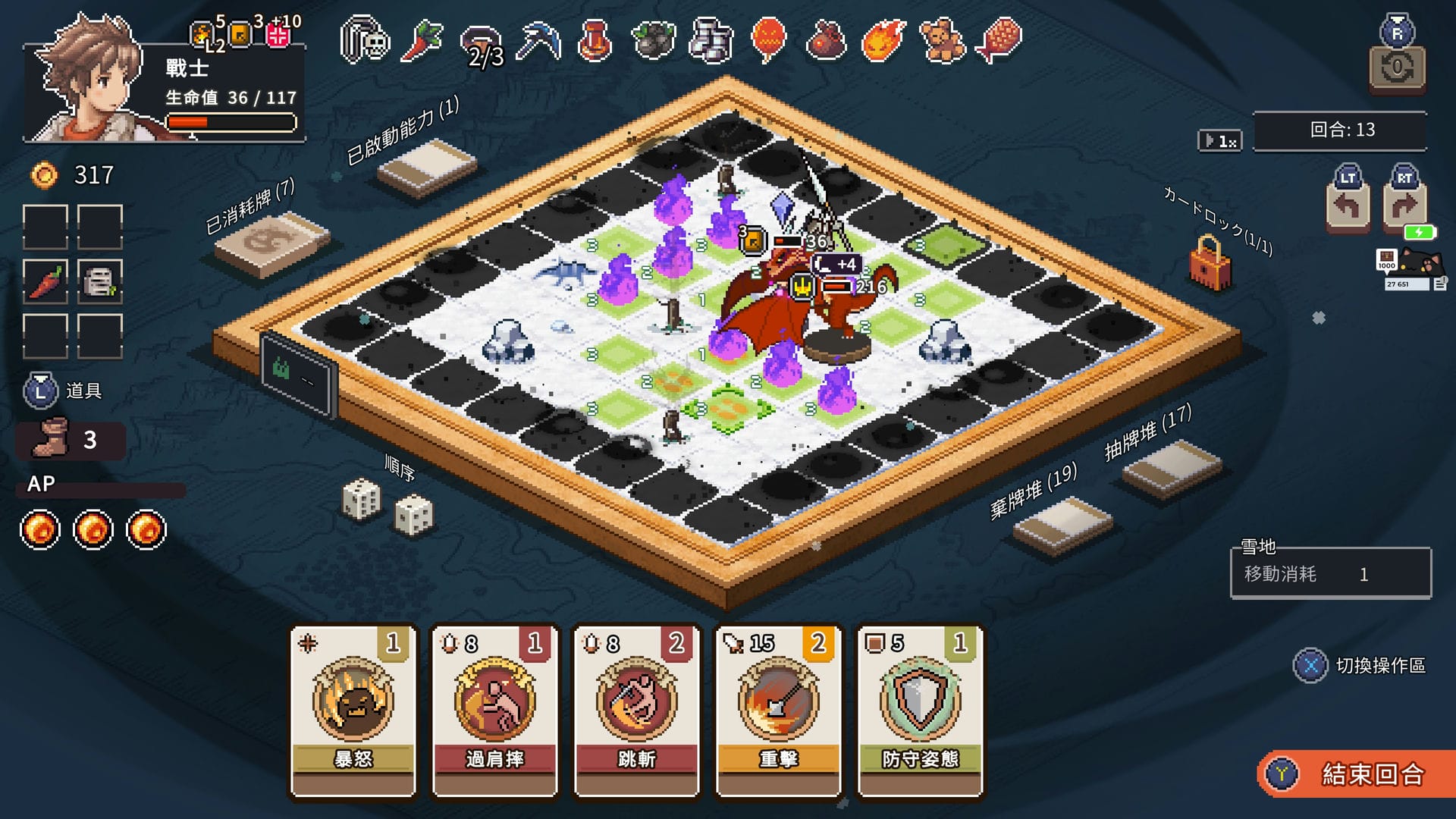End the turn with 結束回合
The width and height of the screenshot is (1456, 819).
pyautogui.click(x=1357, y=774)
